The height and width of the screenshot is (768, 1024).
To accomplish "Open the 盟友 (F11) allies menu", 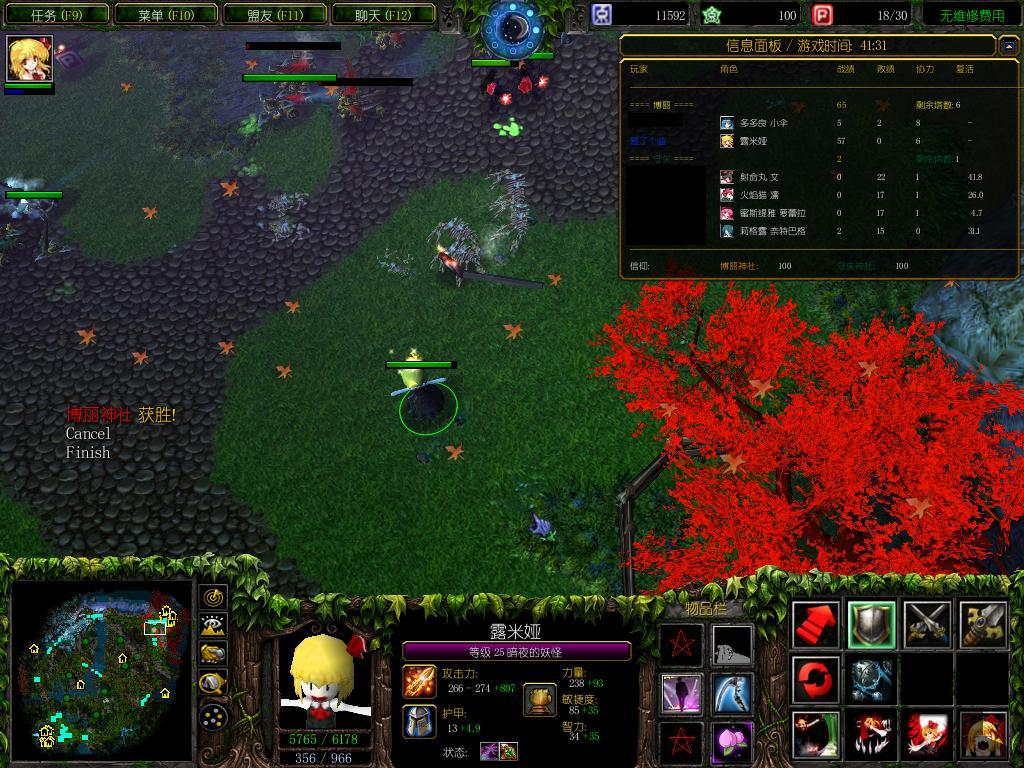I will [275, 15].
